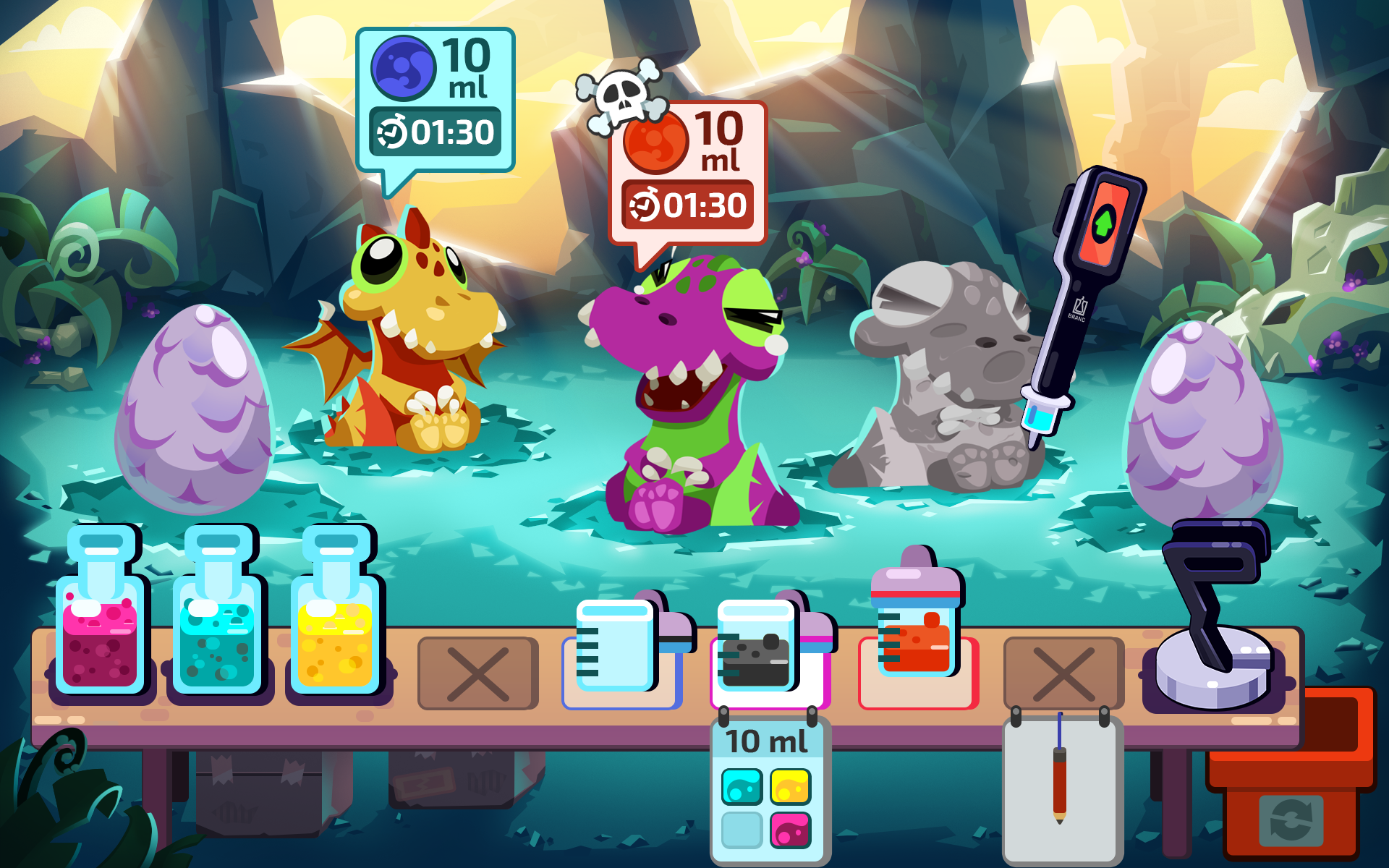View the red 10 ml order bubble

click(x=687, y=174)
